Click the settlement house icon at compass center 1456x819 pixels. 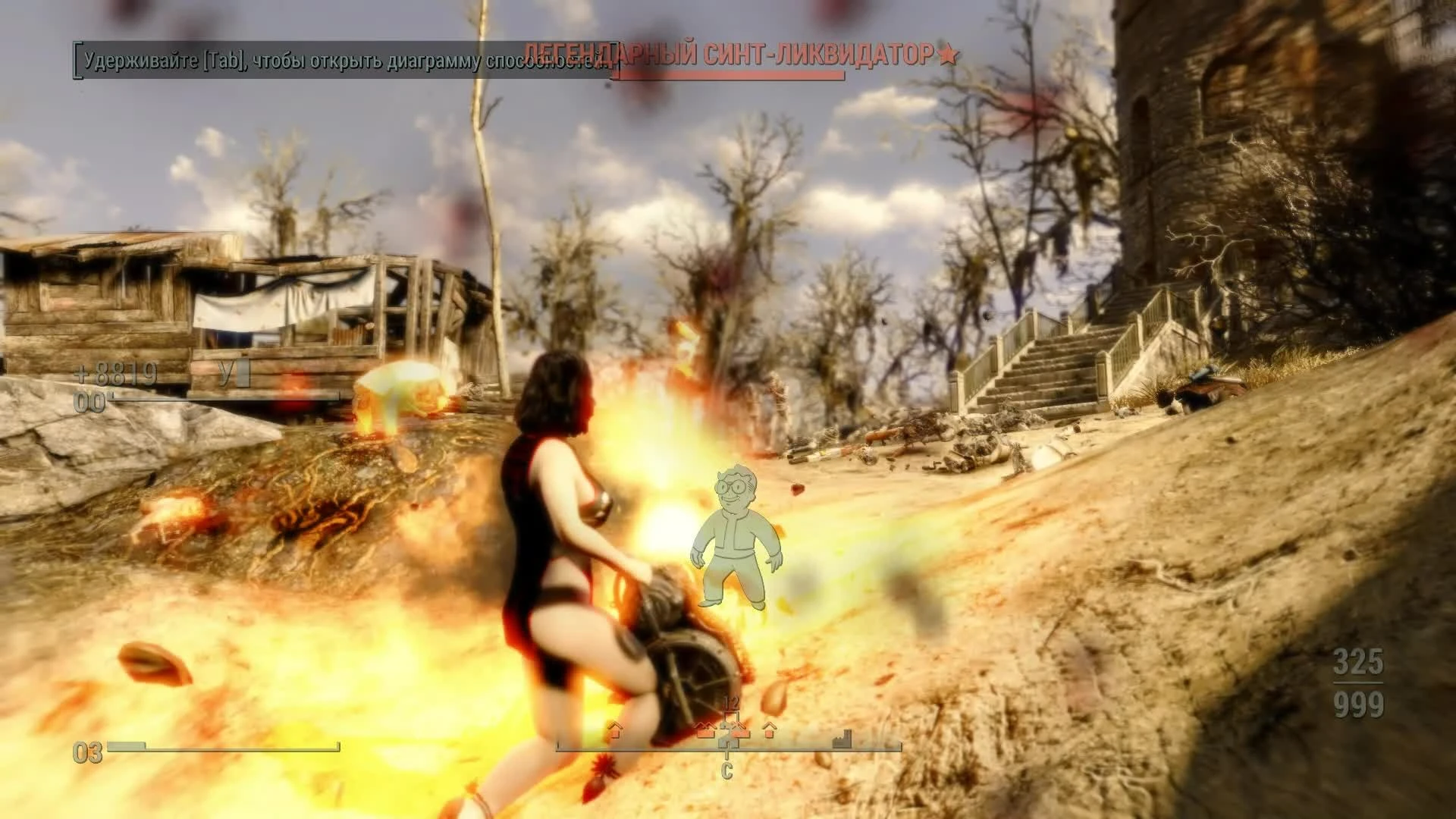[x=728, y=739]
